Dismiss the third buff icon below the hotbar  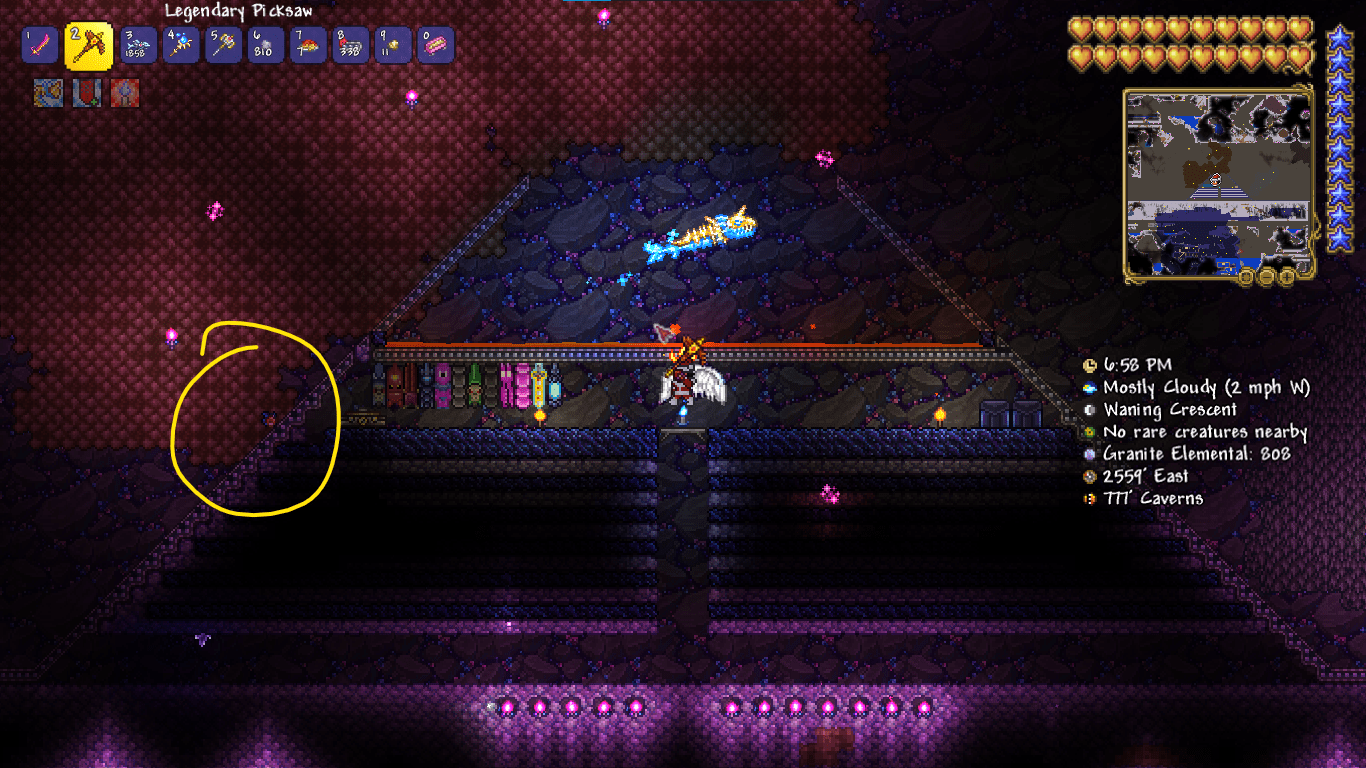124,93
